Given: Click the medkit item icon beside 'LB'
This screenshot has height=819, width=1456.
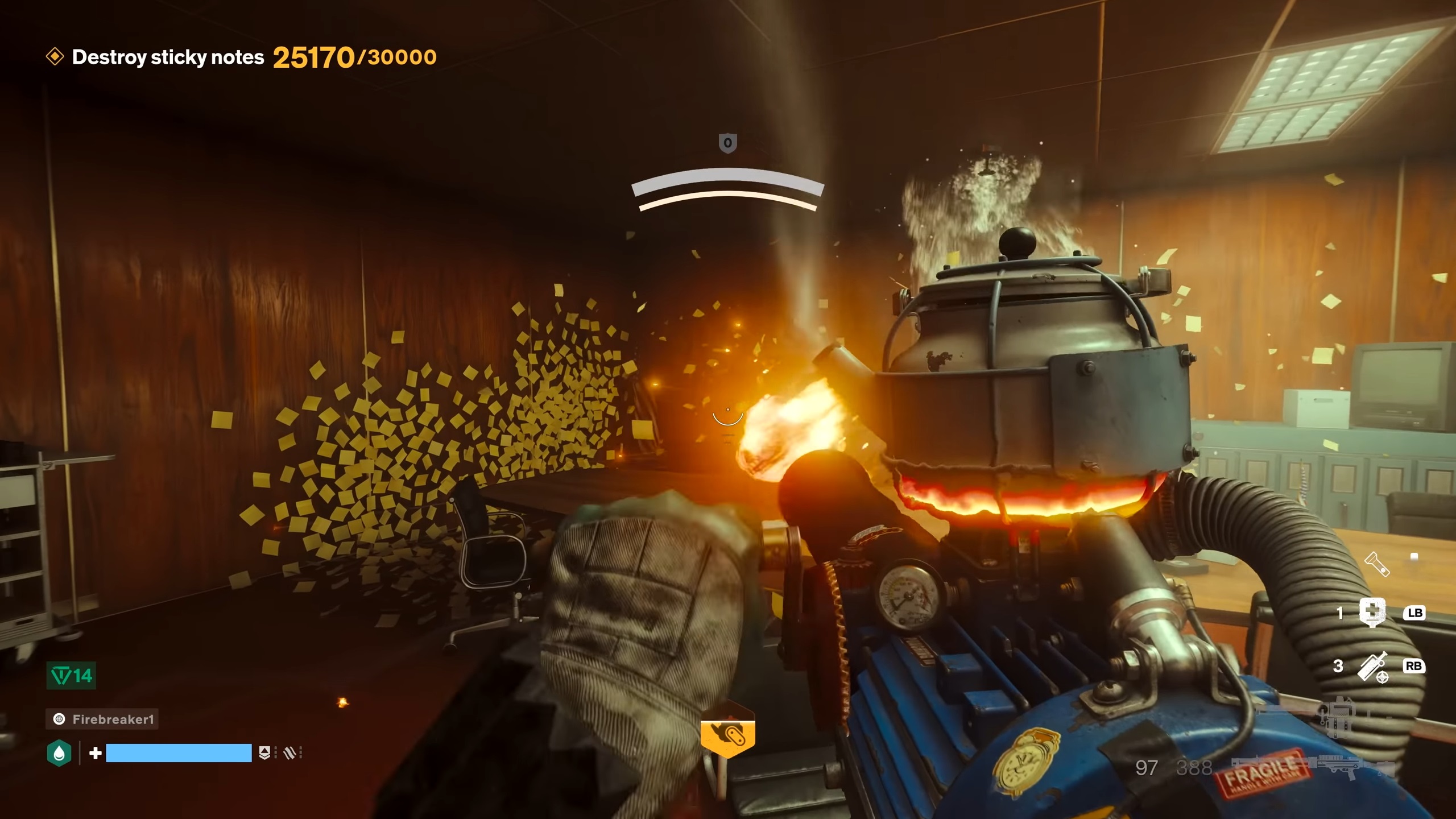Looking at the screenshot, I should pyautogui.click(x=1372, y=613).
